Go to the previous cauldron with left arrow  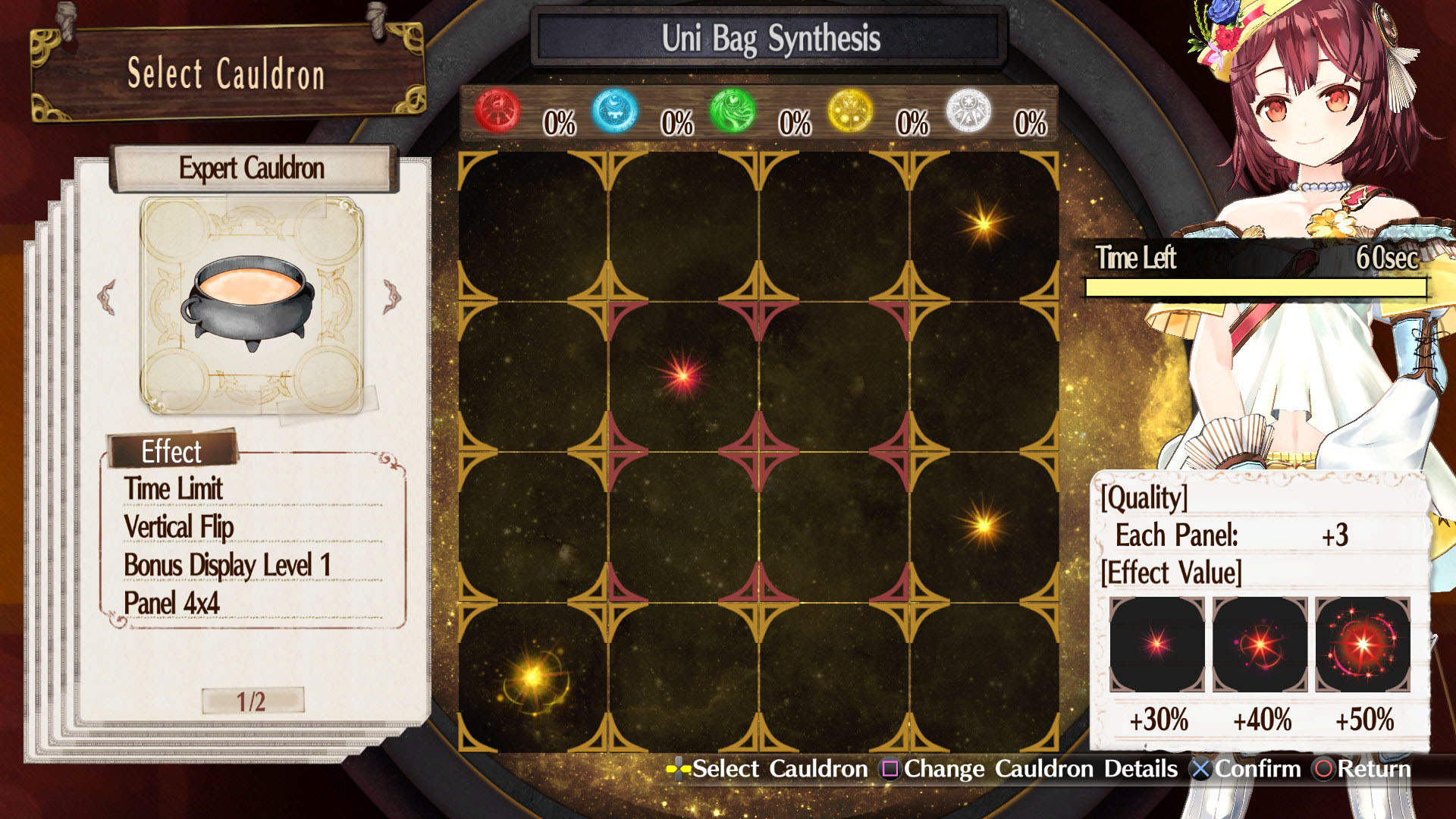coord(107,297)
